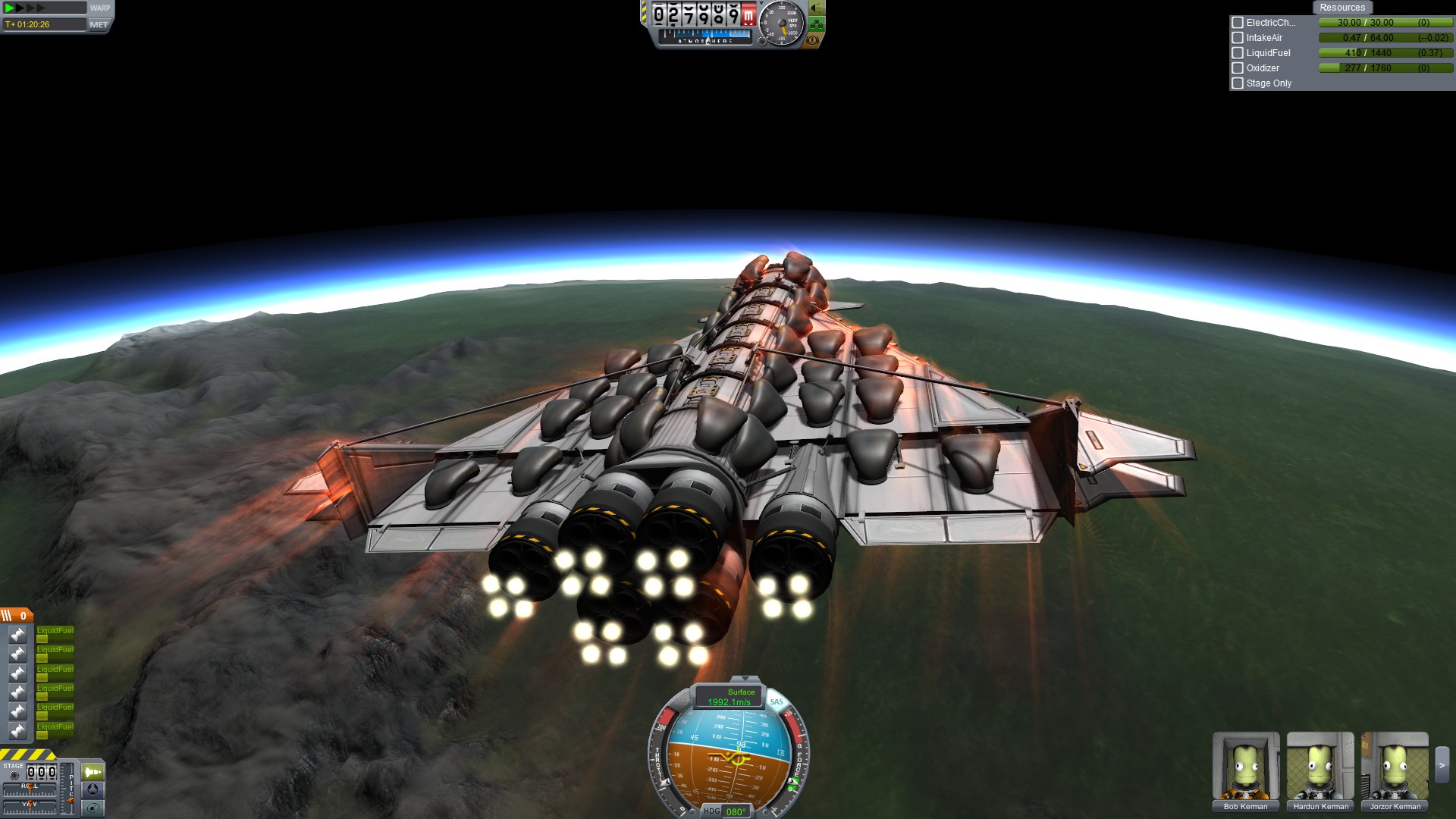This screenshot has height=819, width=1456.
Task: Toggle the SAS indicator on the navball
Action: (777, 701)
